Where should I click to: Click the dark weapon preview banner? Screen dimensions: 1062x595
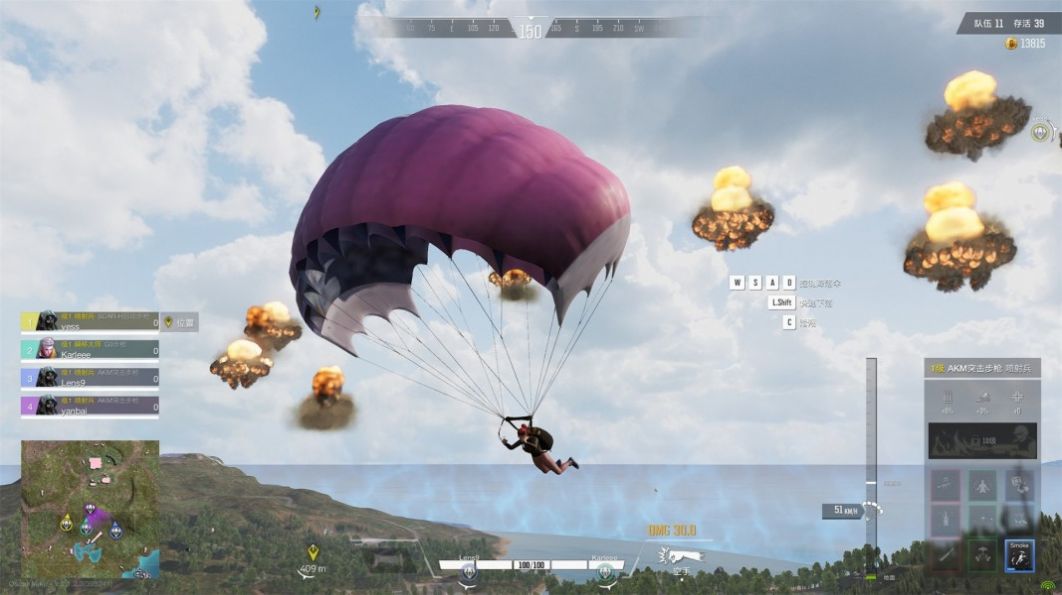point(982,440)
